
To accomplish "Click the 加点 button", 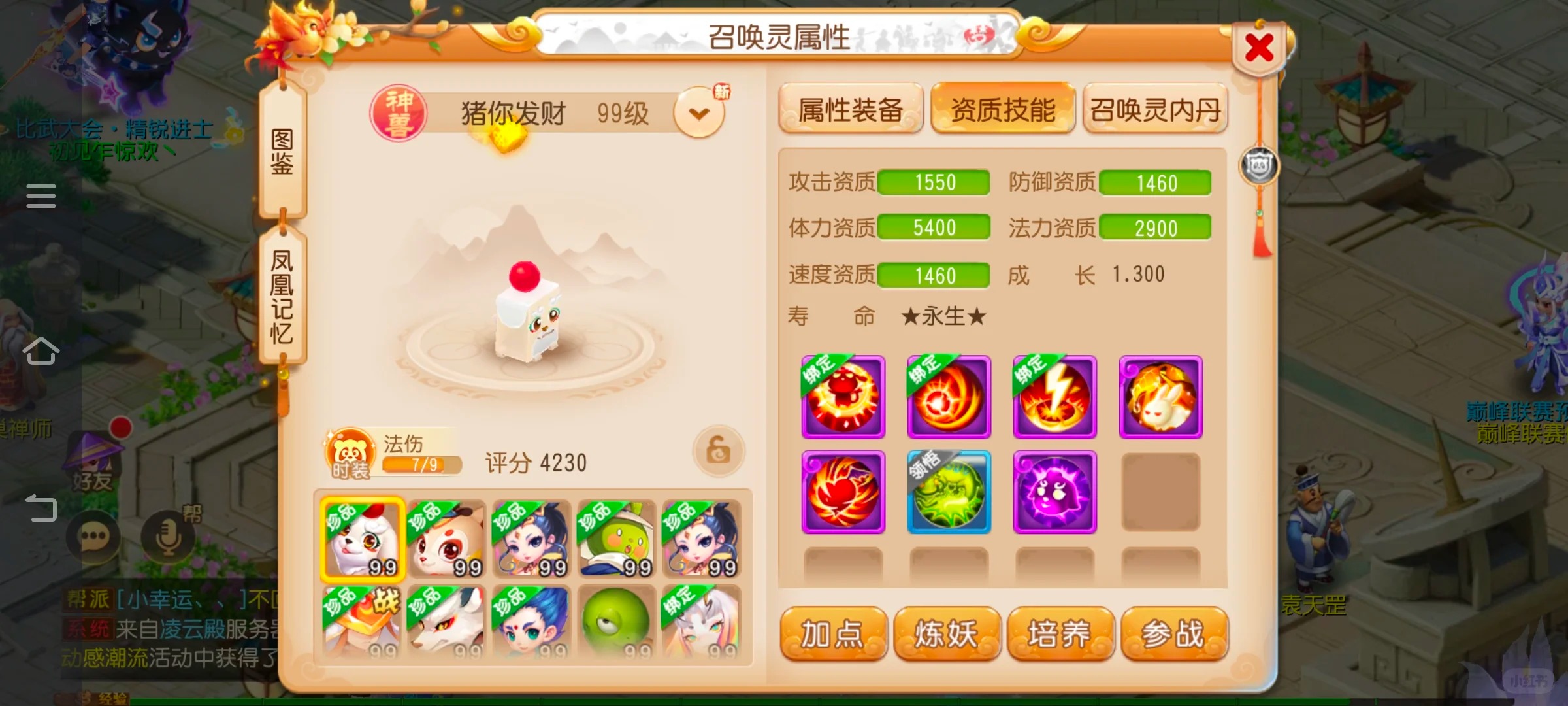I will click(x=833, y=633).
